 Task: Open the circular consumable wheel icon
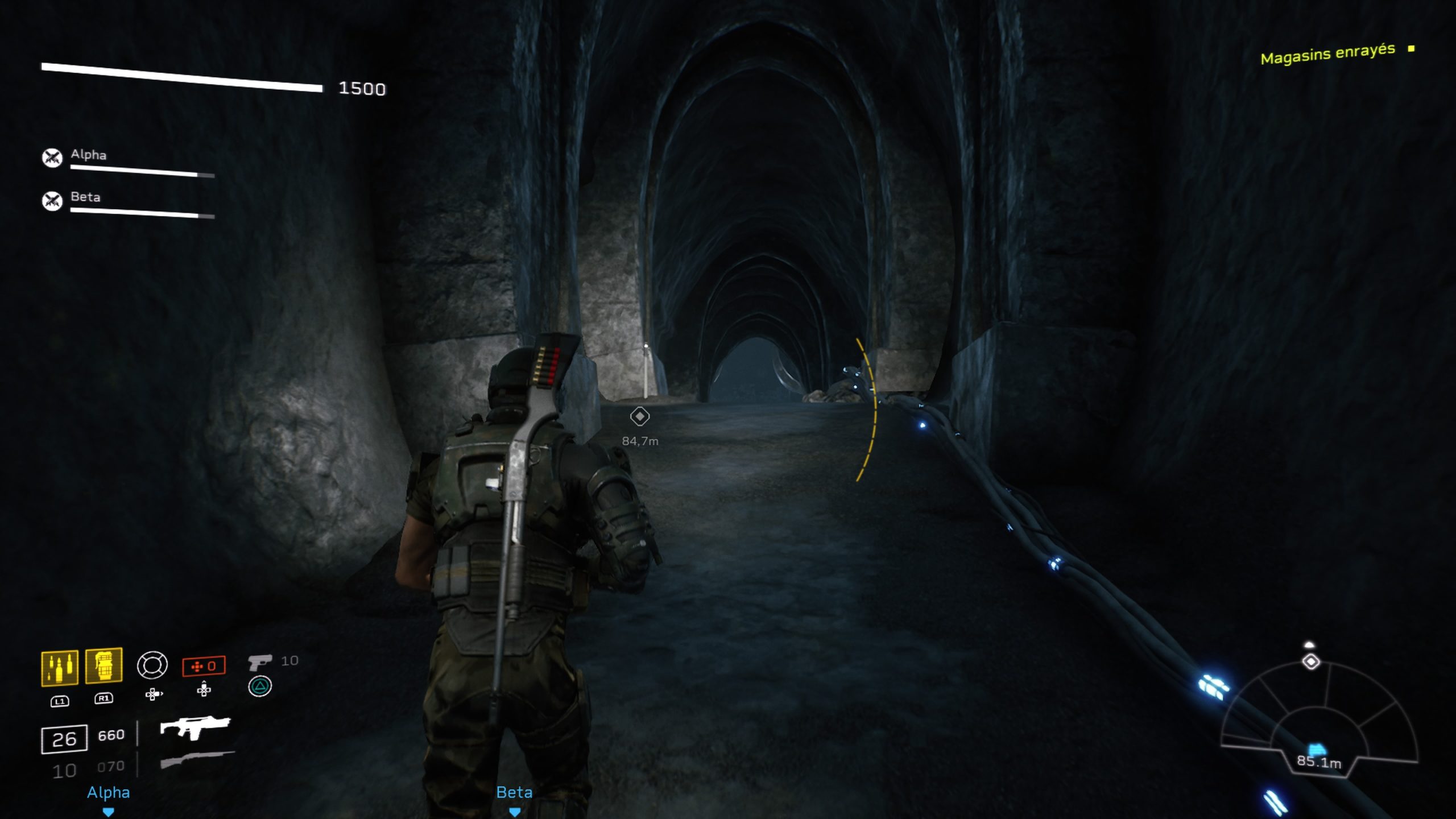point(152,665)
